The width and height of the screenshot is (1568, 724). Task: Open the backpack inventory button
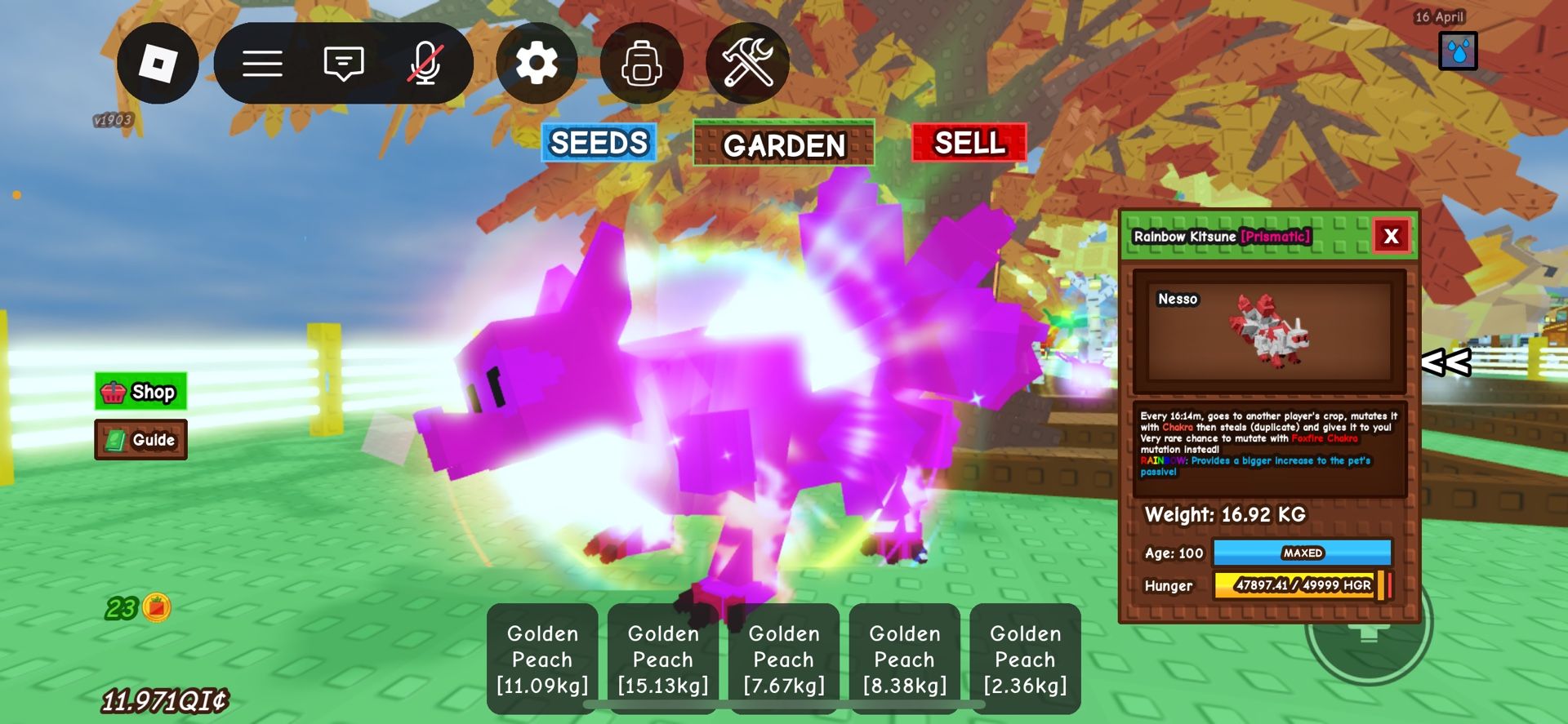[642, 63]
